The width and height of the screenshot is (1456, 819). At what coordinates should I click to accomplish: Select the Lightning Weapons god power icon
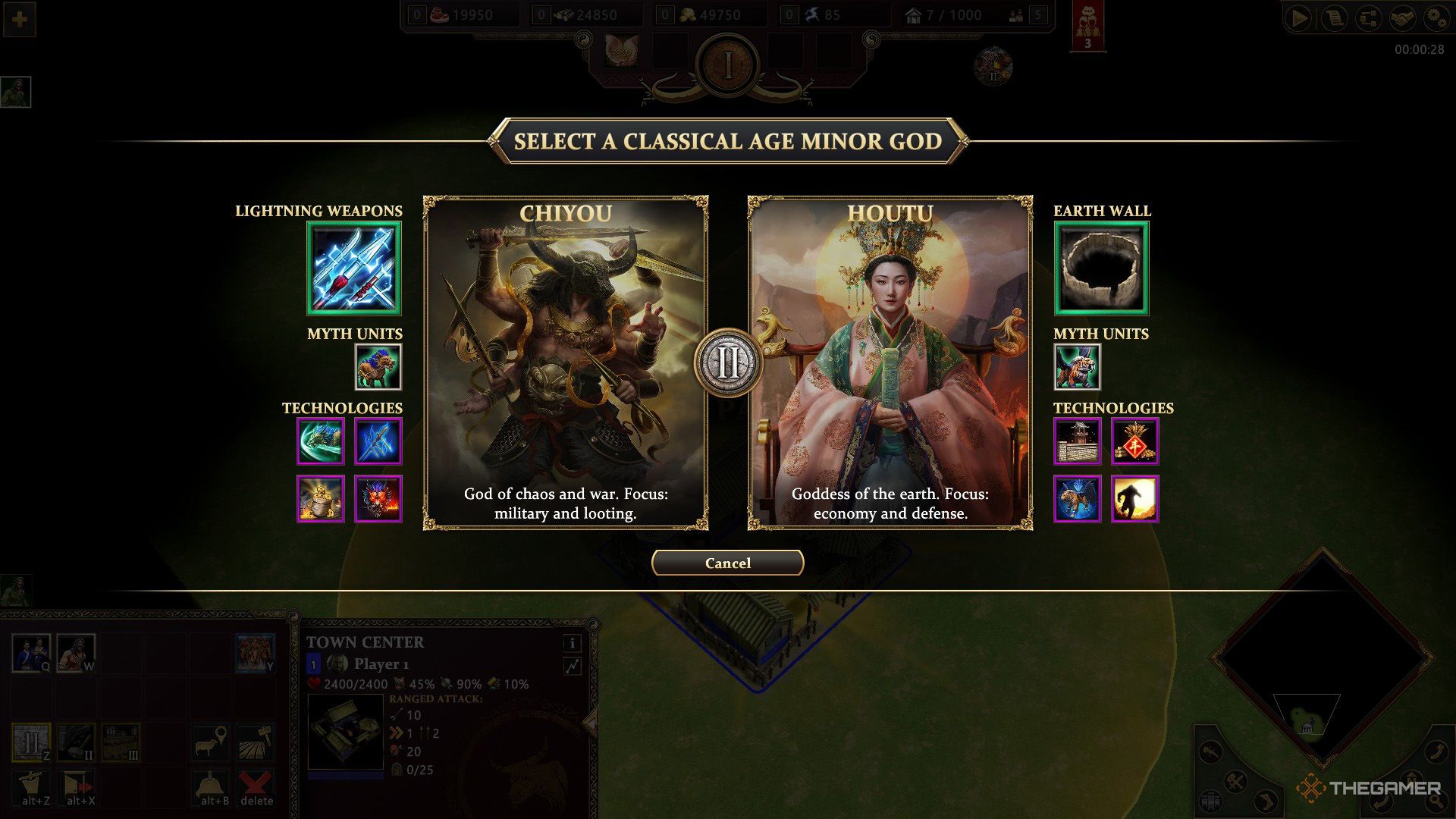tap(354, 269)
